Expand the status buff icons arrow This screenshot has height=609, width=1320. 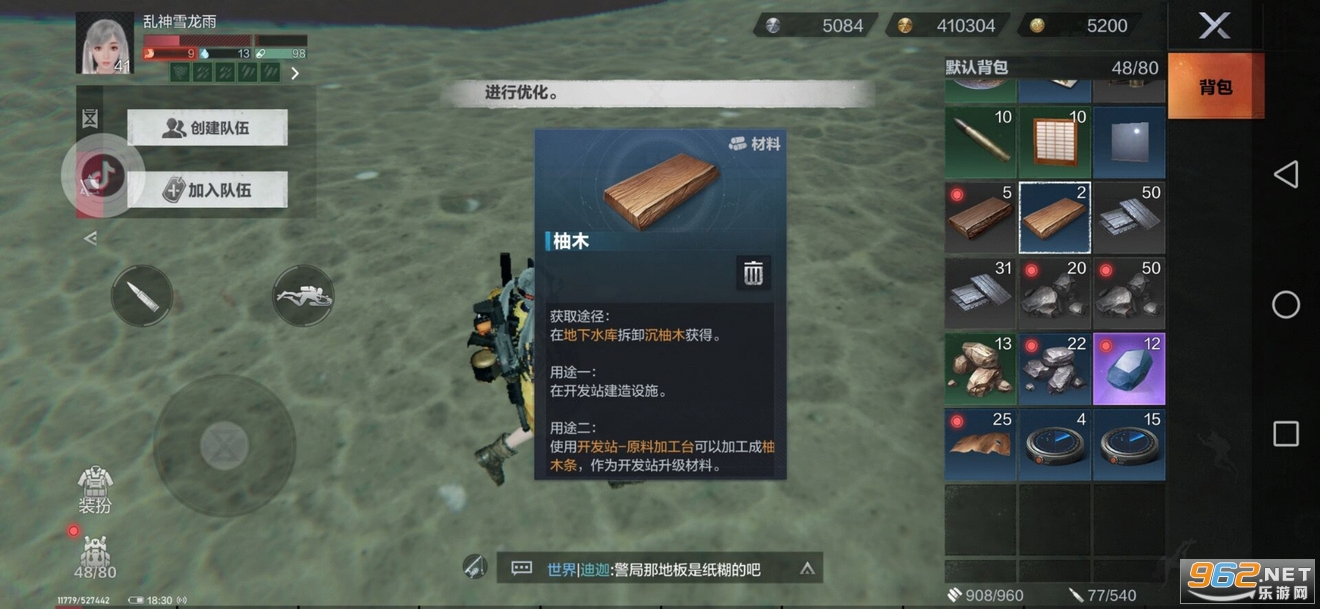(x=295, y=73)
